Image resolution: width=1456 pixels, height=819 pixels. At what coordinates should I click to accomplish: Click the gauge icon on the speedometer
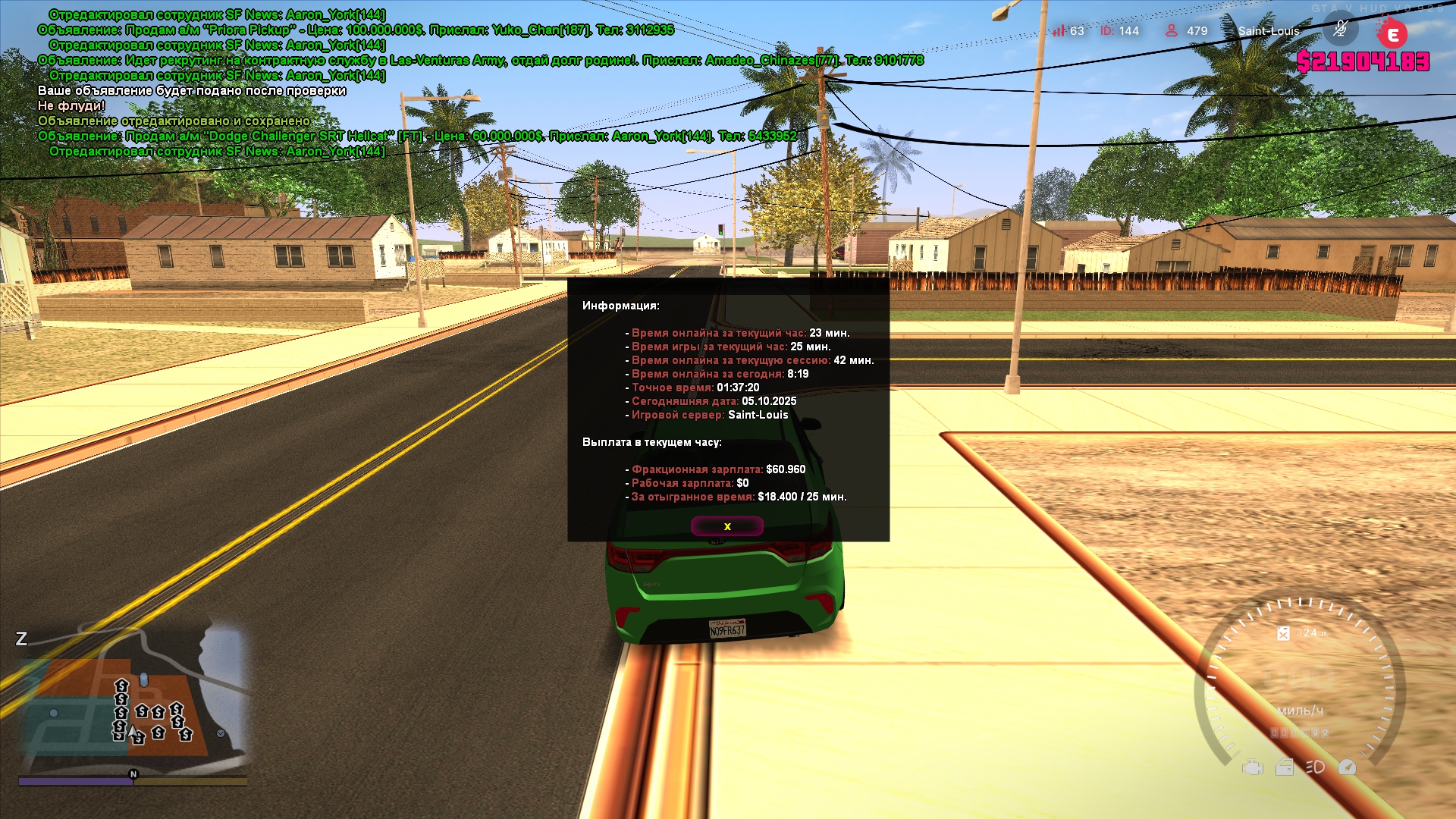click(x=1347, y=767)
